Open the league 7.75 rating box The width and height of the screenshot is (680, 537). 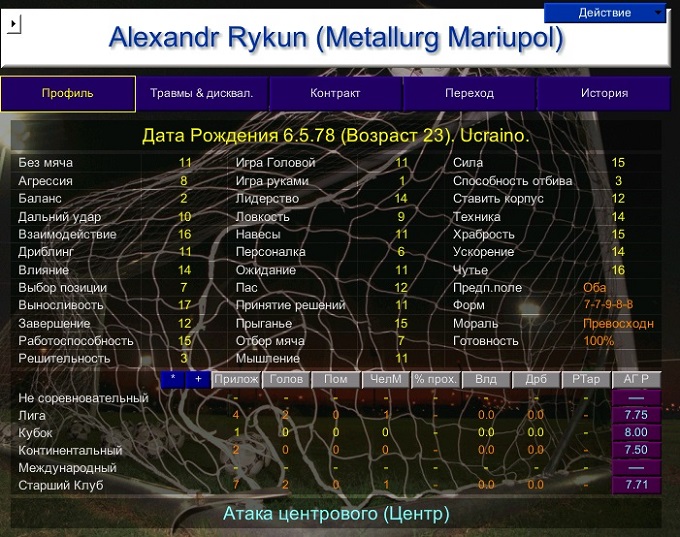pos(636,415)
